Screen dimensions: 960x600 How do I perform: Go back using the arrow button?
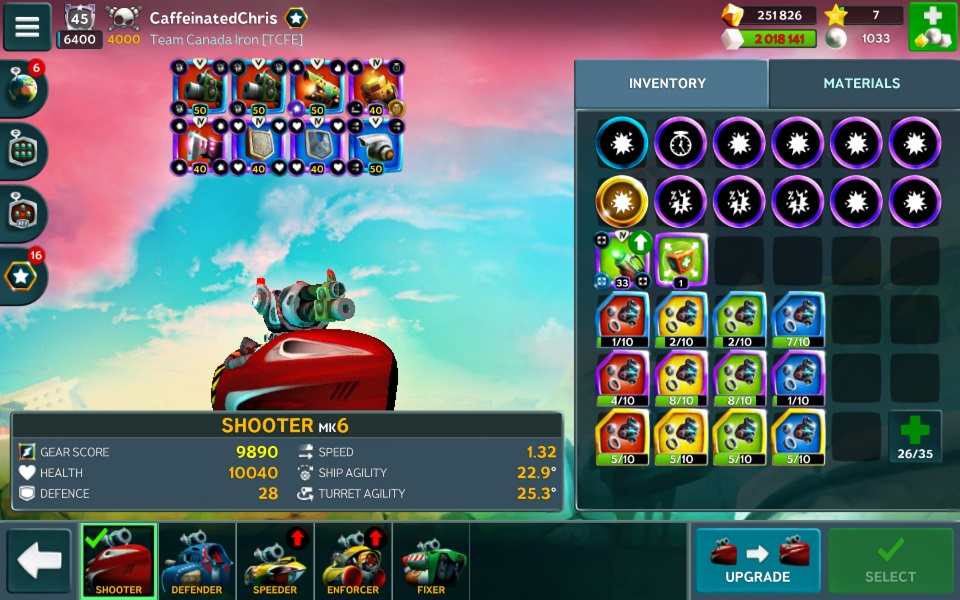[x=39, y=561]
